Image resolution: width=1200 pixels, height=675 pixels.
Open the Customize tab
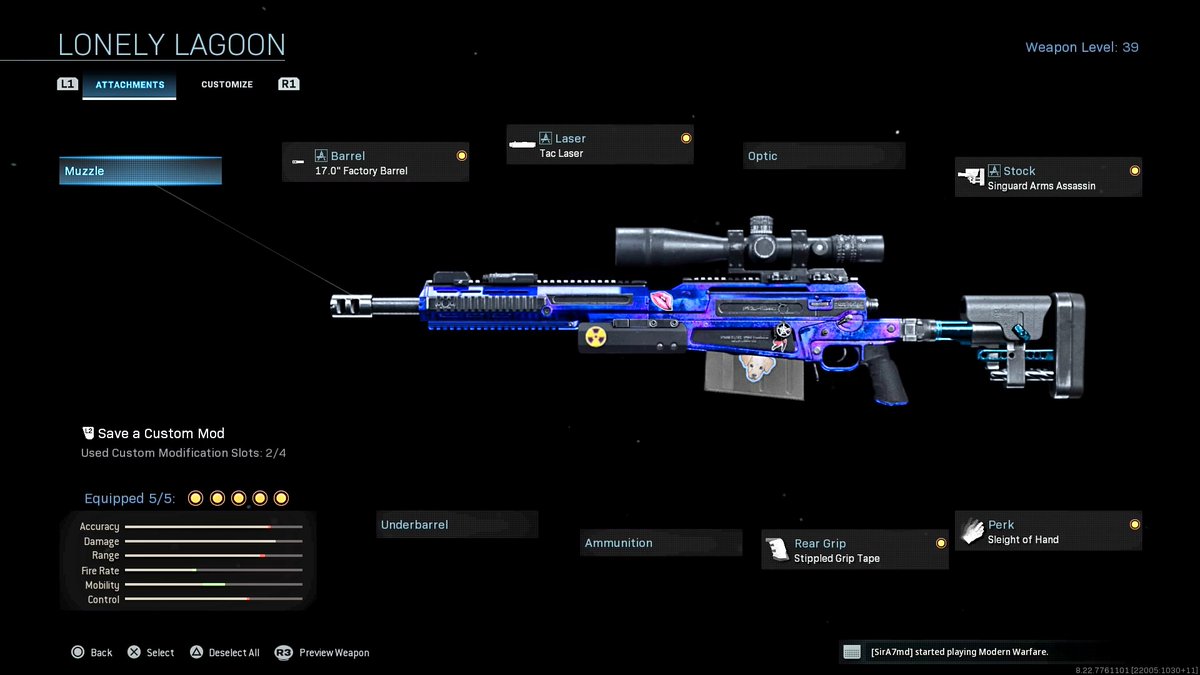227,85
